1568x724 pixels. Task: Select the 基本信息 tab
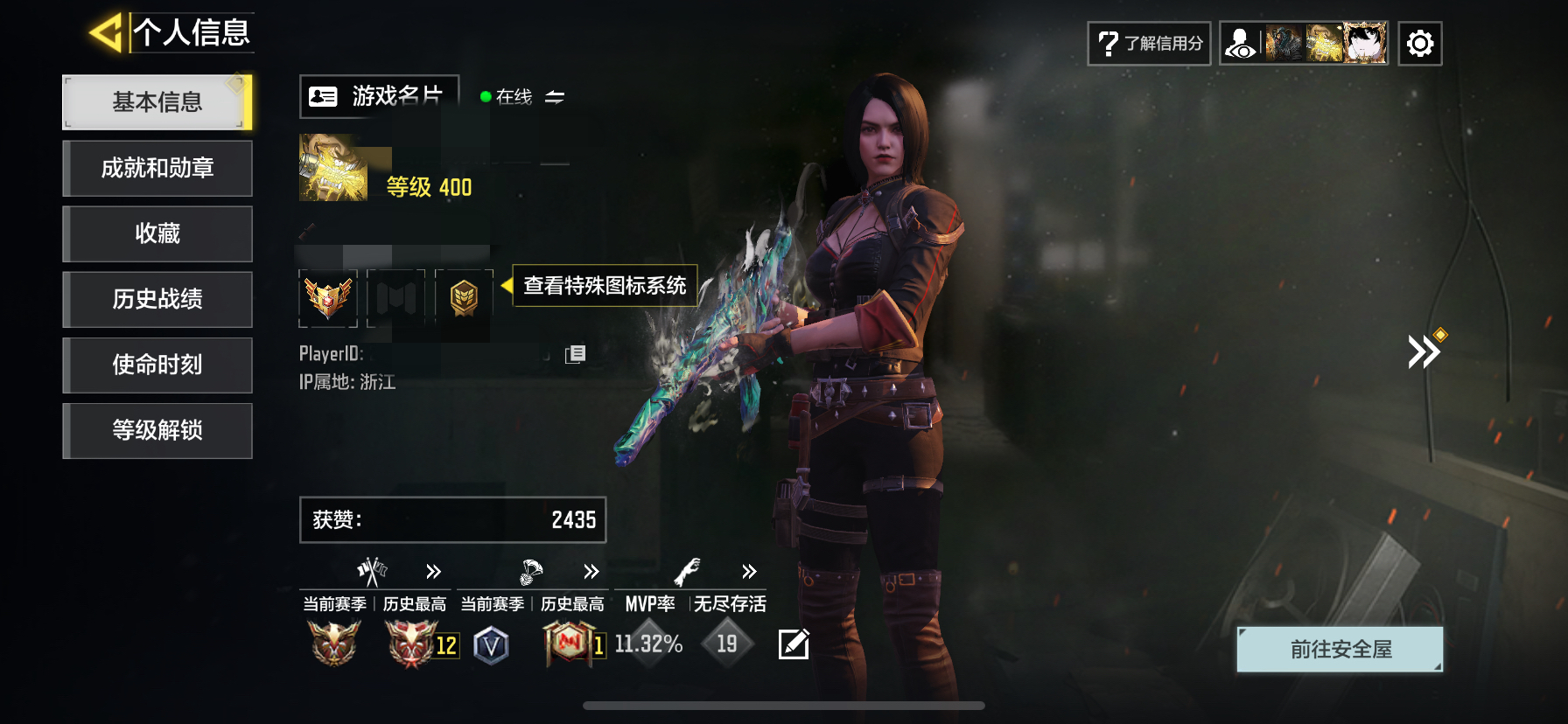click(157, 102)
